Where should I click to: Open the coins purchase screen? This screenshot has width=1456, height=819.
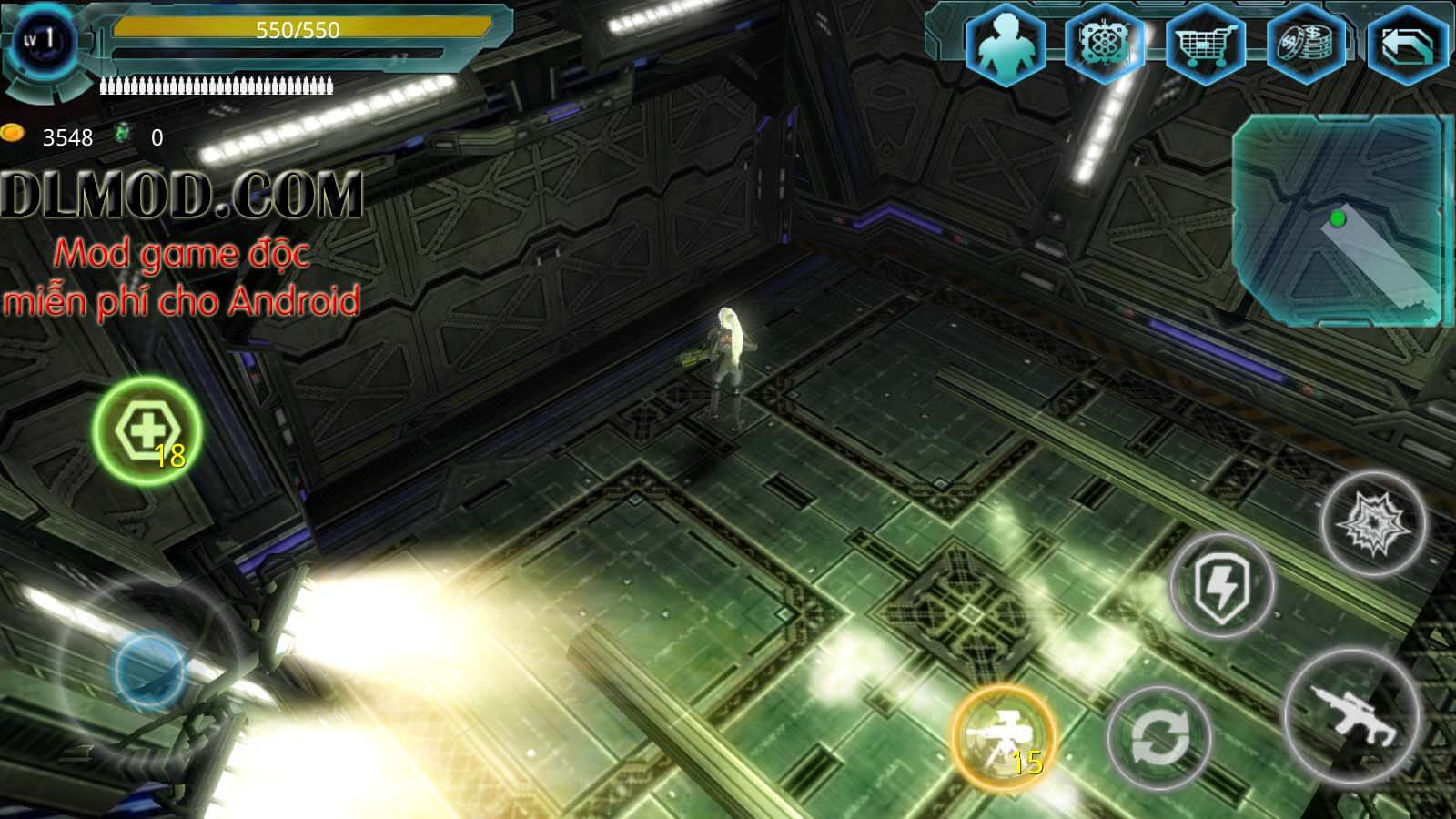tap(1306, 41)
